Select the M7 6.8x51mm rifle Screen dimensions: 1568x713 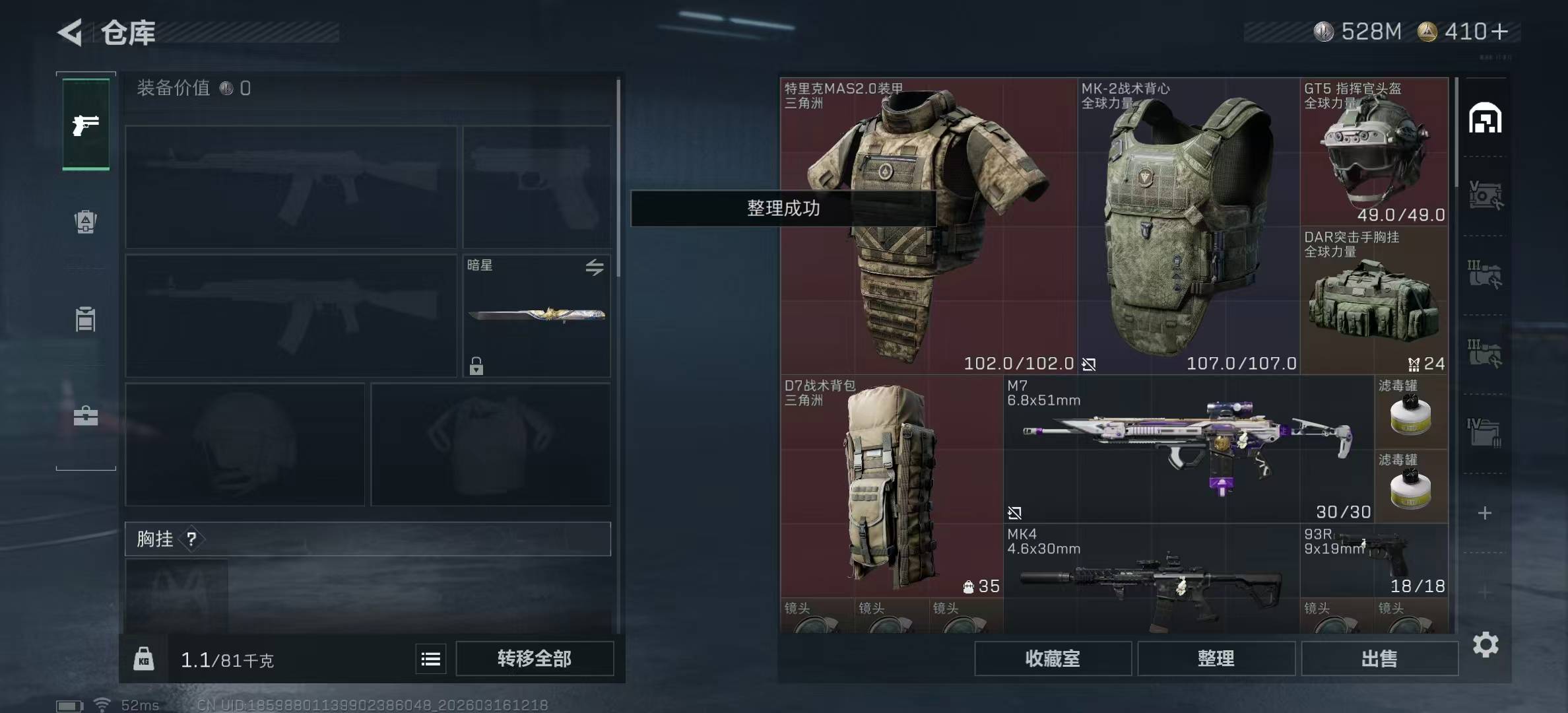[x=1188, y=449]
